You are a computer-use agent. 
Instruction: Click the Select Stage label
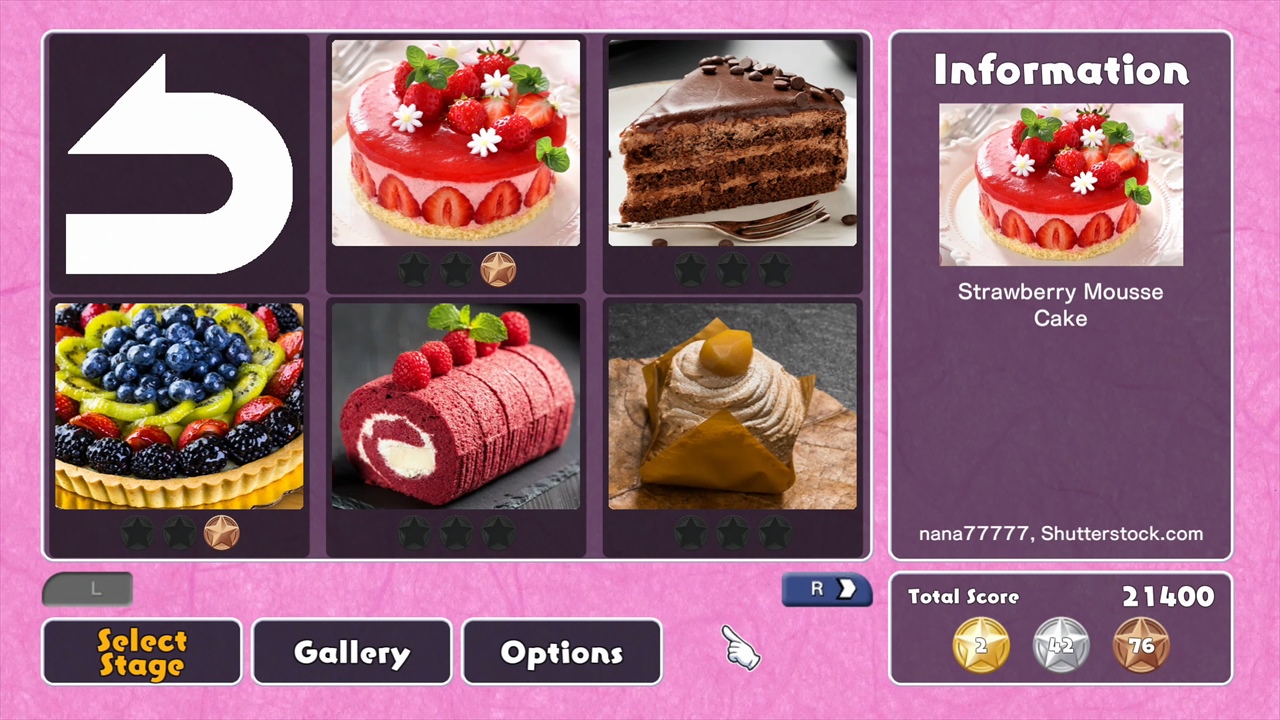(141, 652)
